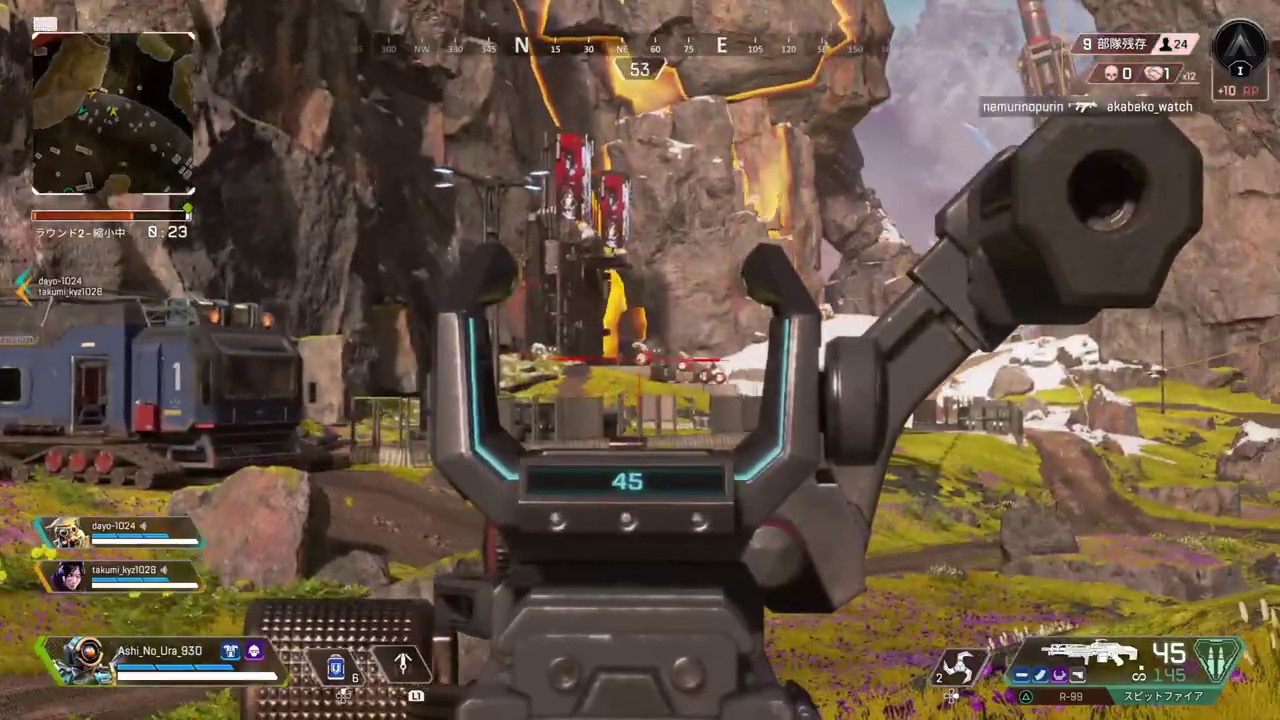This screenshot has width=1280, height=720.
Task: Click the 部隊残存 squads remaining counter
Action: 1117,45
